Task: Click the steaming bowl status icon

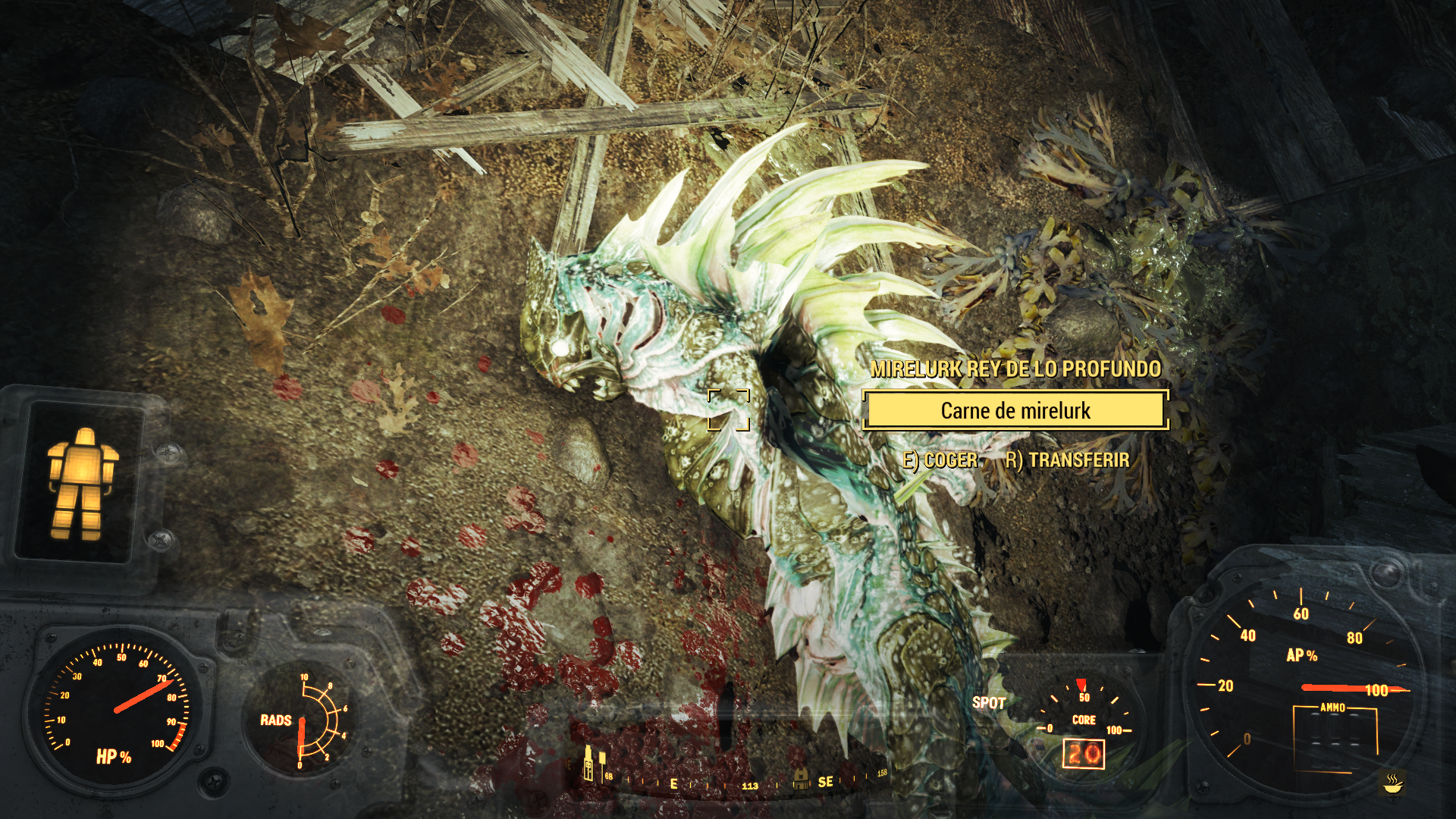Action: click(x=1392, y=783)
